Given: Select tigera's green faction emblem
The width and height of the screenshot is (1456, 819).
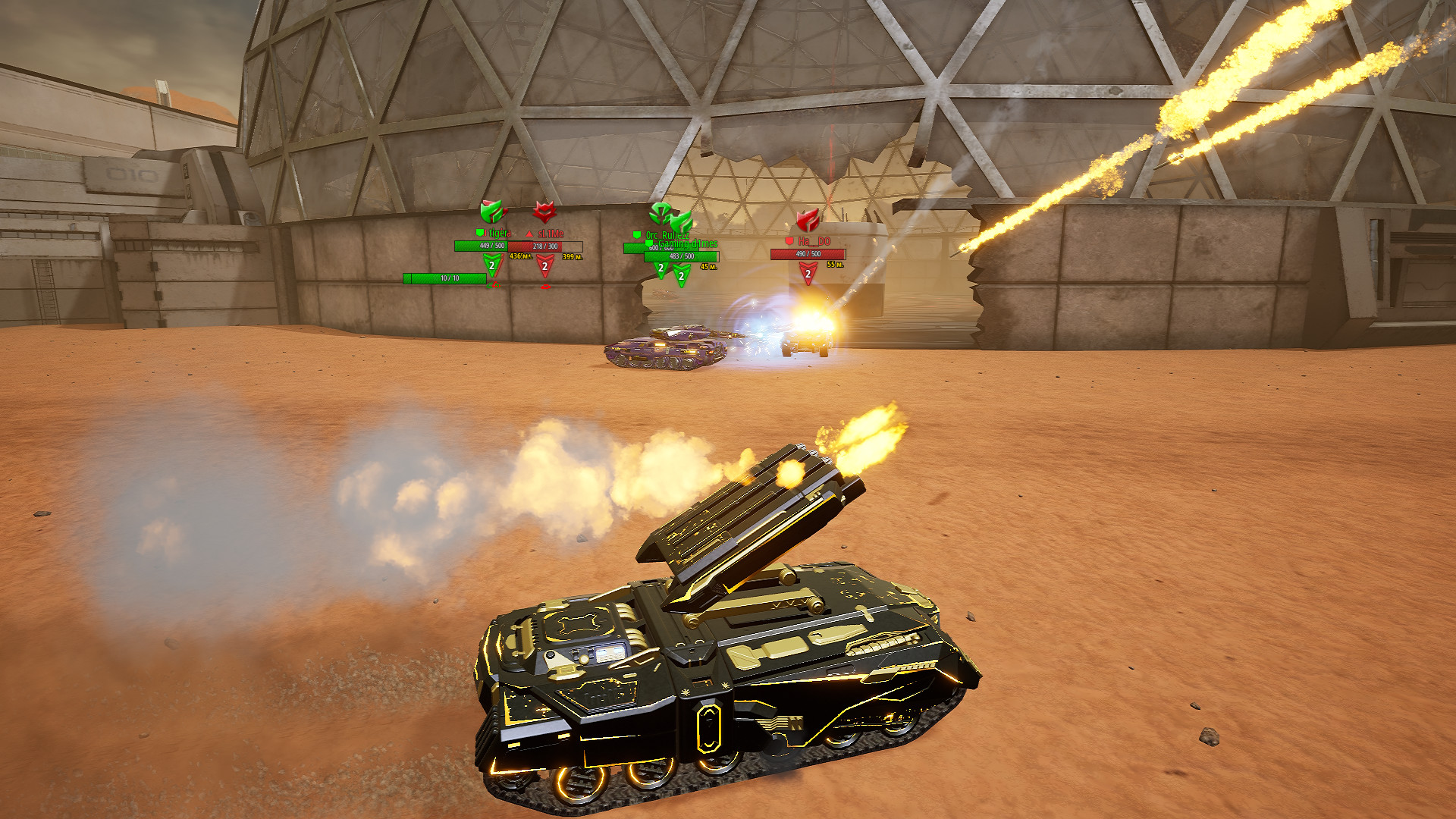Looking at the screenshot, I should coord(491,212).
